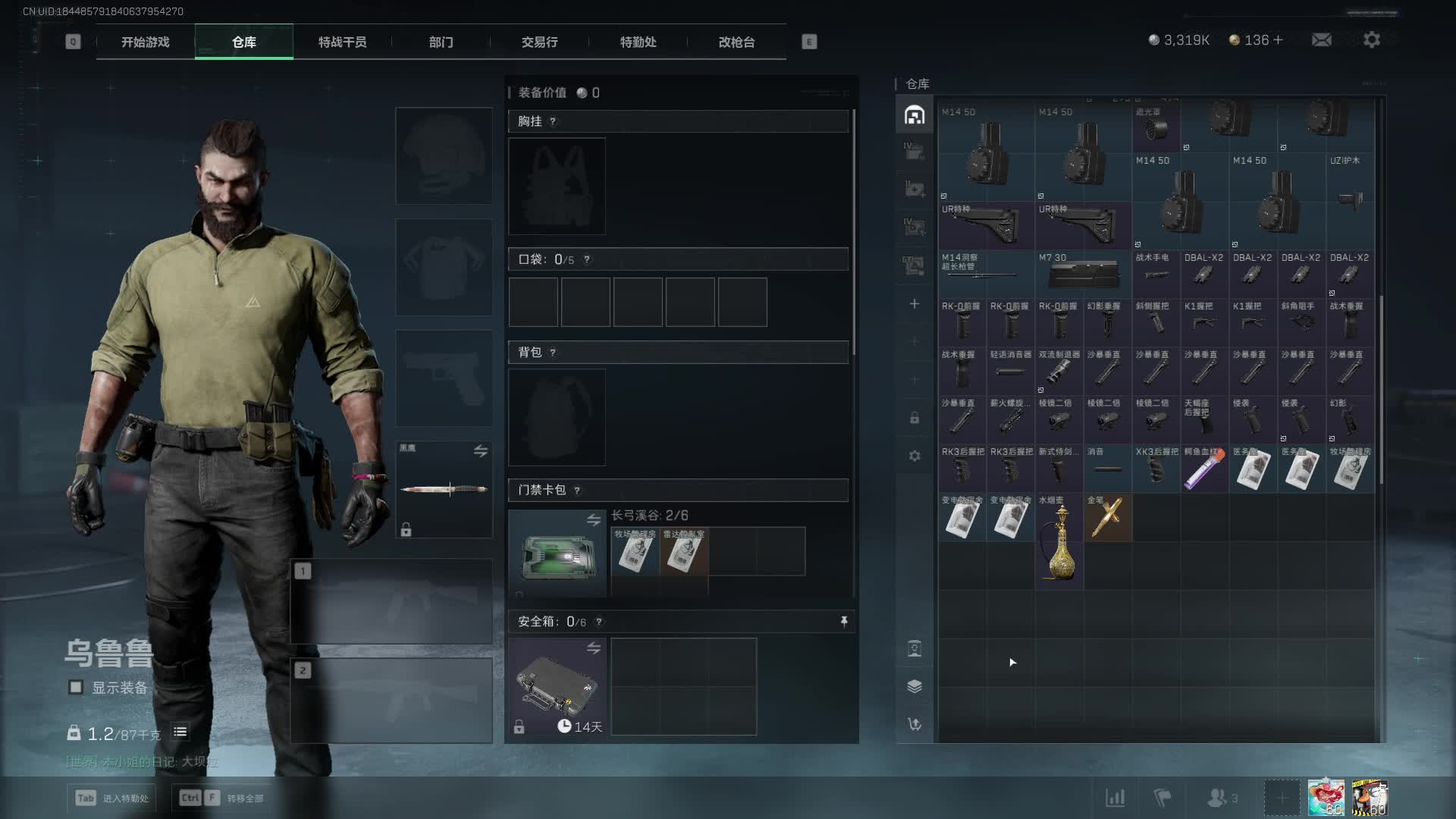1456x819 pixels.
Task: Open the 交易行 marketplace tab
Action: pyautogui.click(x=539, y=42)
